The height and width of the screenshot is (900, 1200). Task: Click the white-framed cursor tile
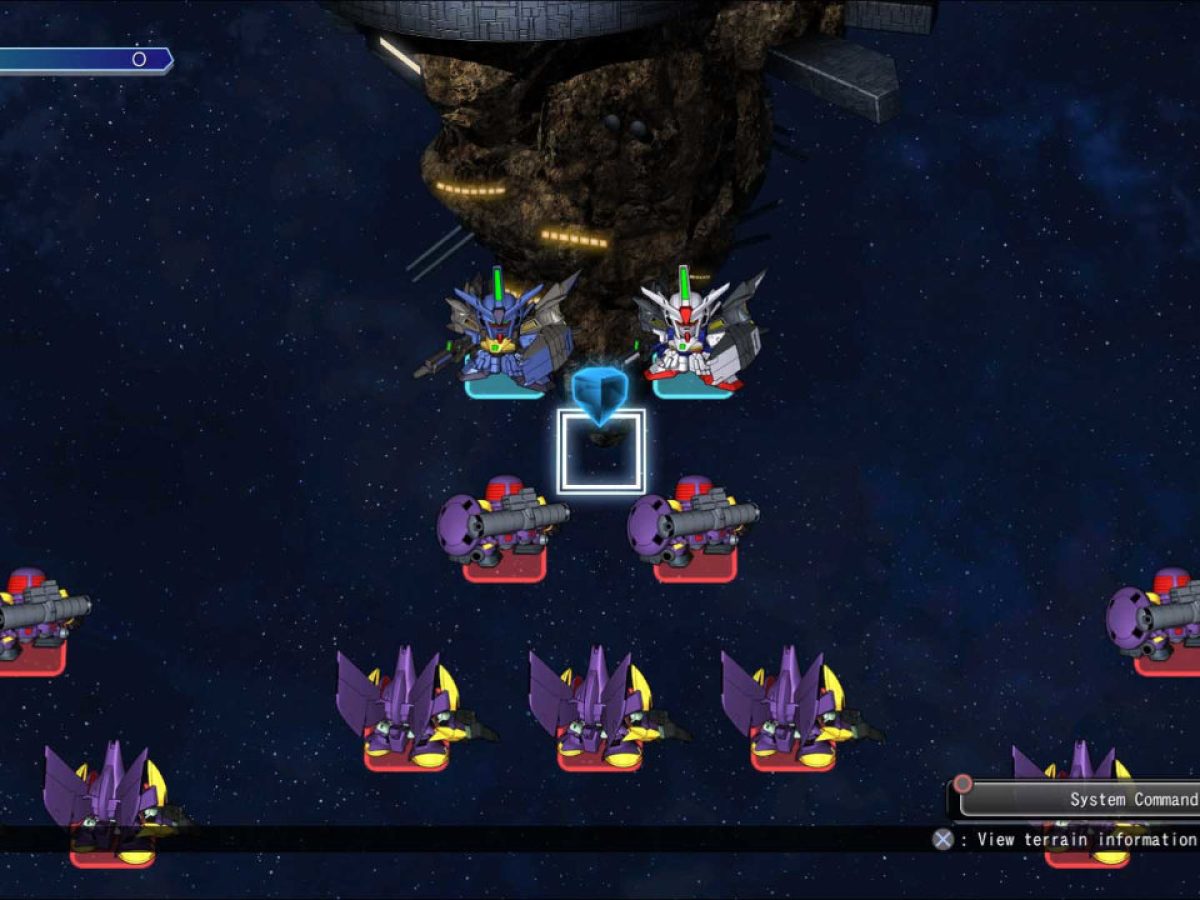click(601, 452)
